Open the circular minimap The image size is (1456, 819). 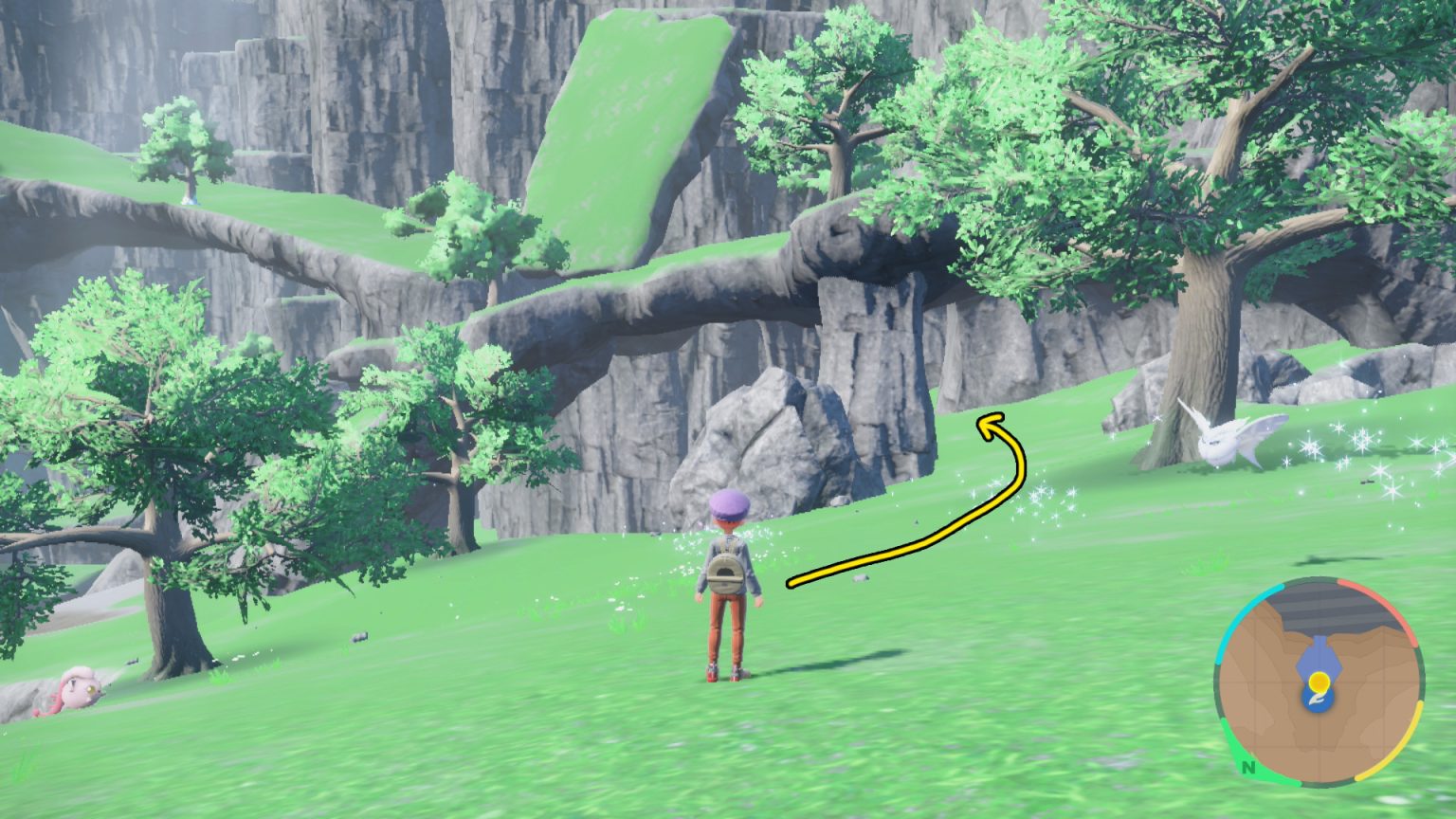point(1319,681)
